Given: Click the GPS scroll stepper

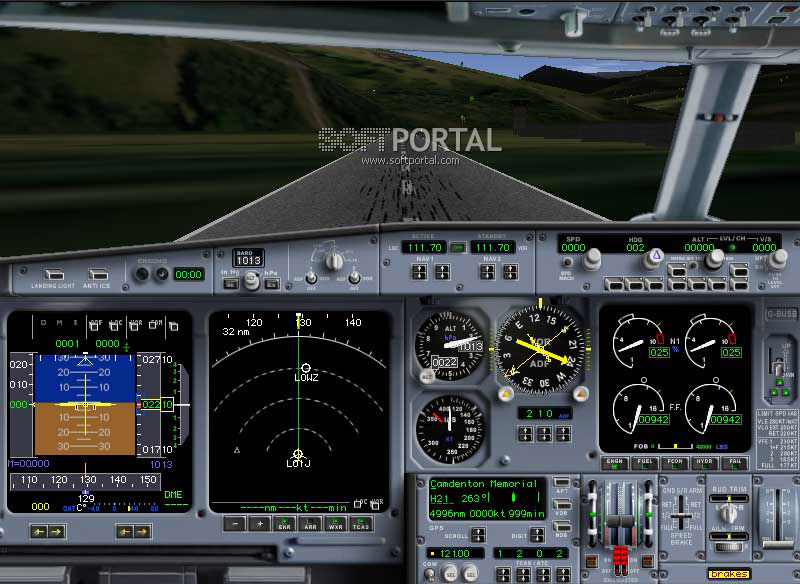Looking at the screenshot, I should pyautogui.click(x=478, y=534).
